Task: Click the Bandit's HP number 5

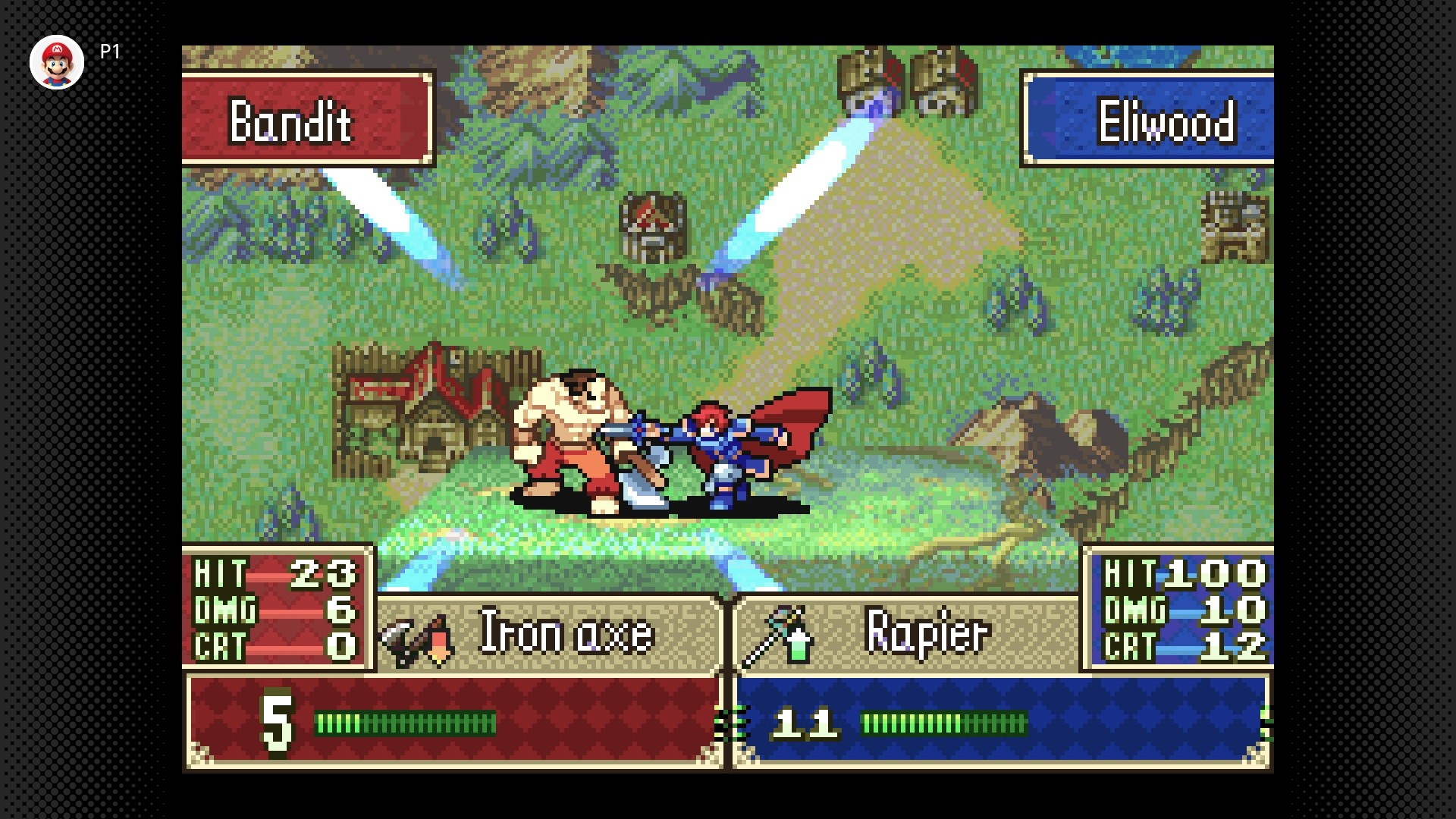Action: point(275,722)
